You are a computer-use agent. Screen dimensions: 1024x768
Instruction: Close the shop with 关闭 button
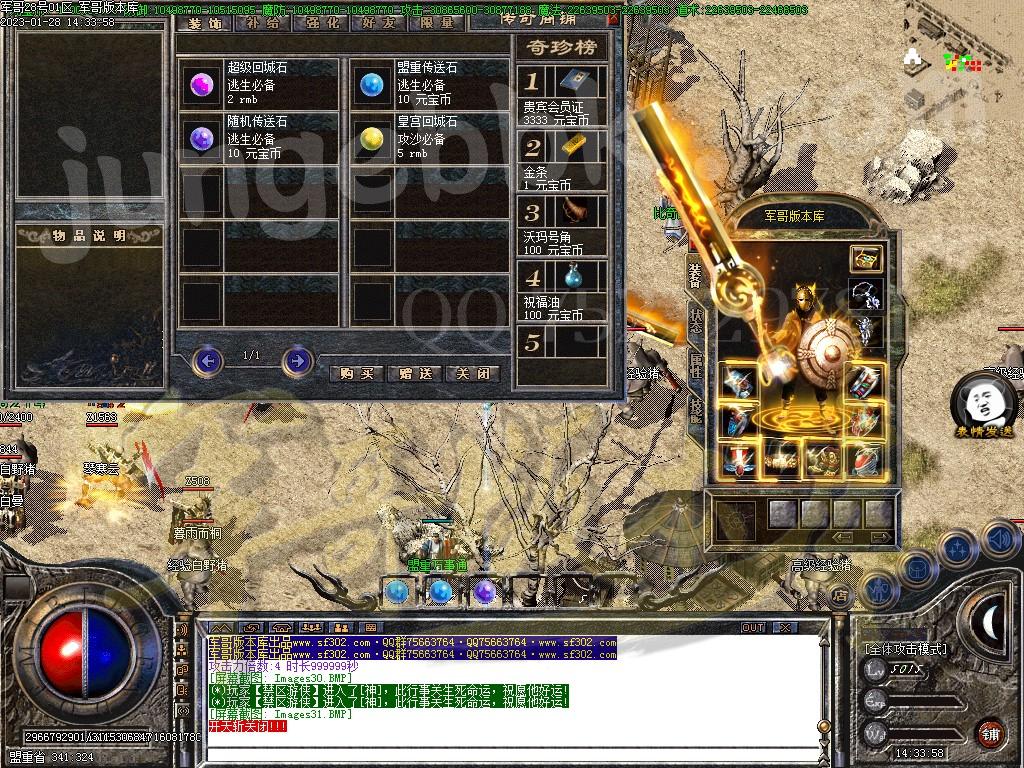click(x=472, y=373)
